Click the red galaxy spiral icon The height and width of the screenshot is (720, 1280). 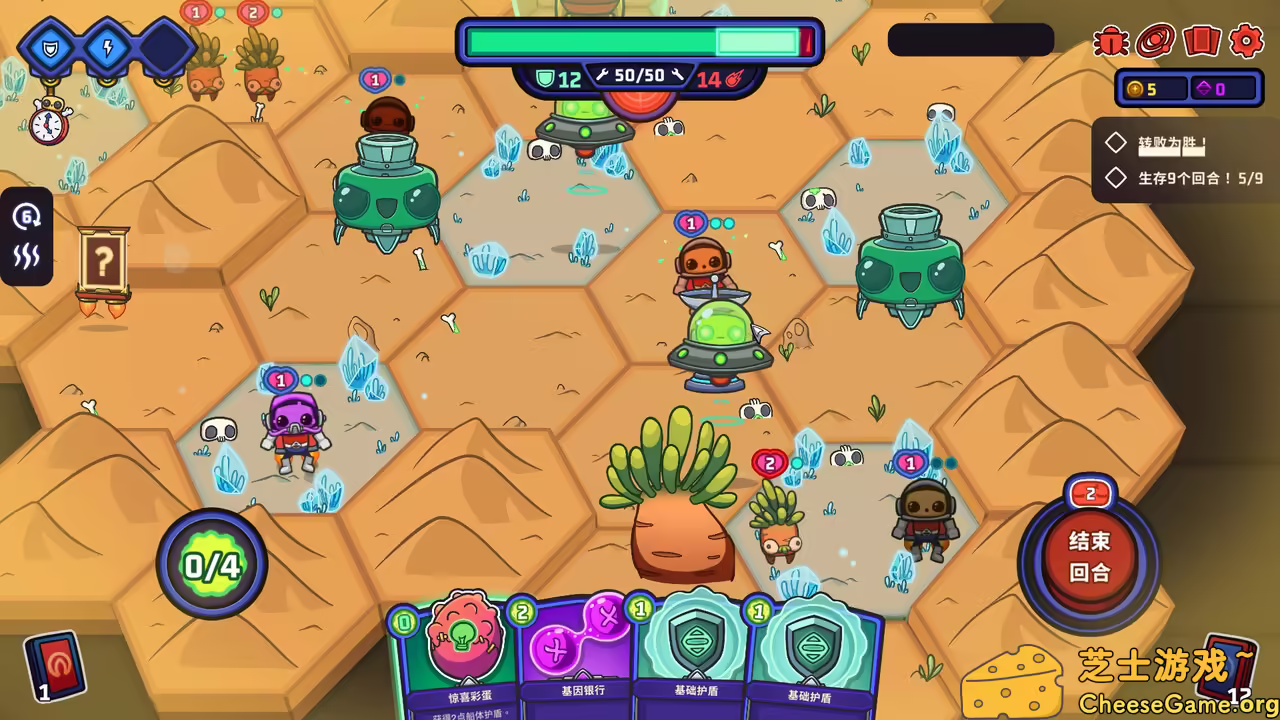[1157, 42]
